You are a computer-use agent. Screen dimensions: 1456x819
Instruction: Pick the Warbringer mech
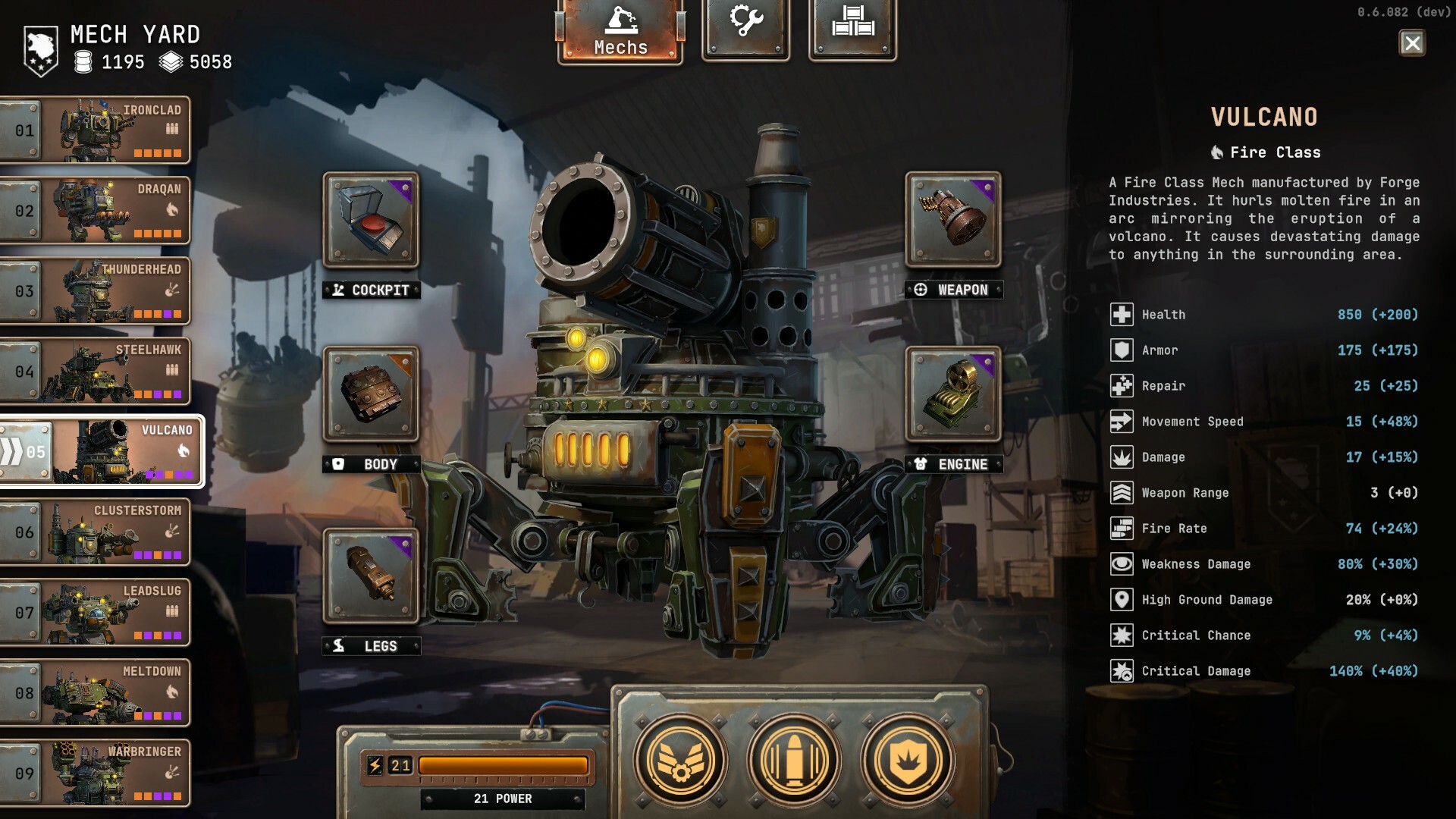95,773
